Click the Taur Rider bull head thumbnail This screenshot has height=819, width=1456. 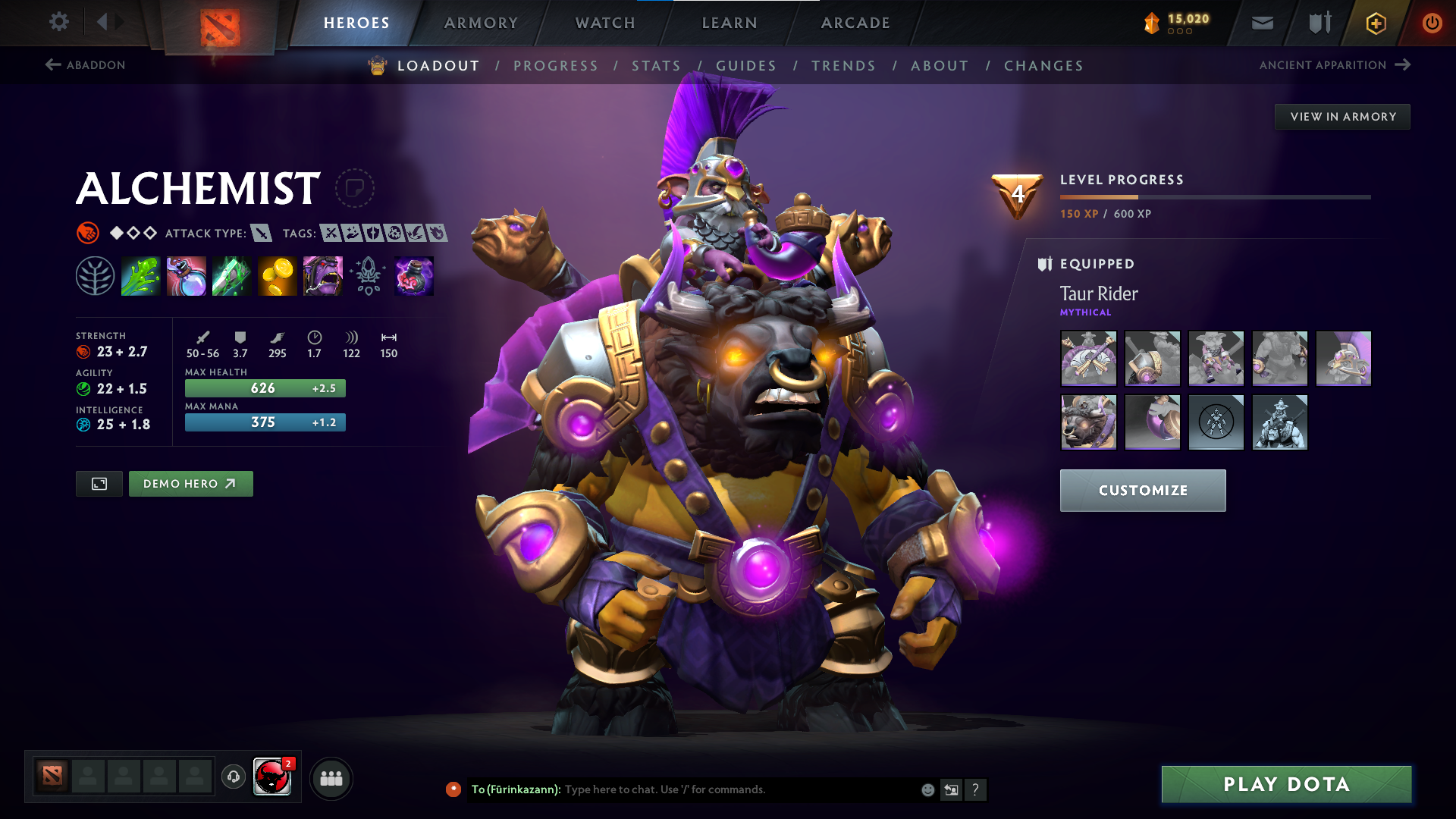[x=1088, y=422]
